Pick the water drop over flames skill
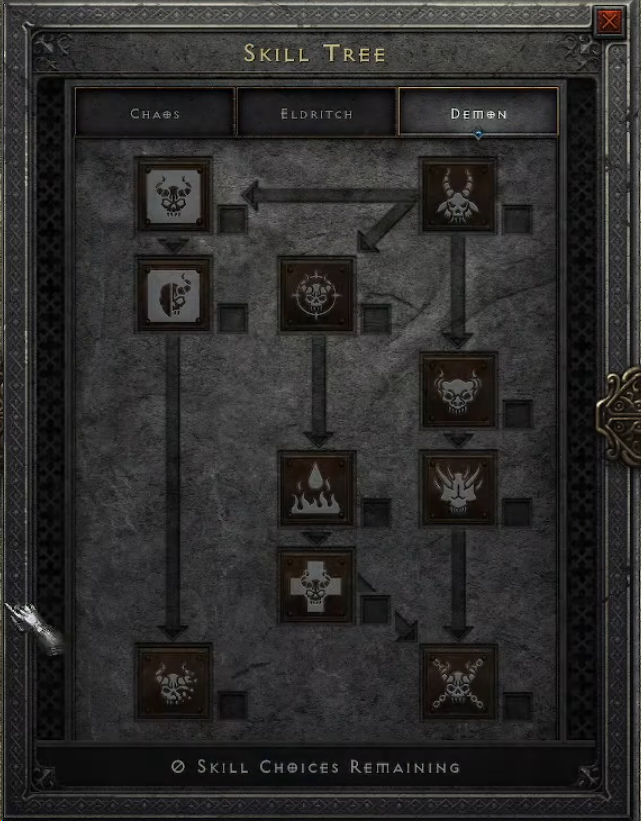Image resolution: width=641 pixels, height=821 pixels. coord(317,488)
